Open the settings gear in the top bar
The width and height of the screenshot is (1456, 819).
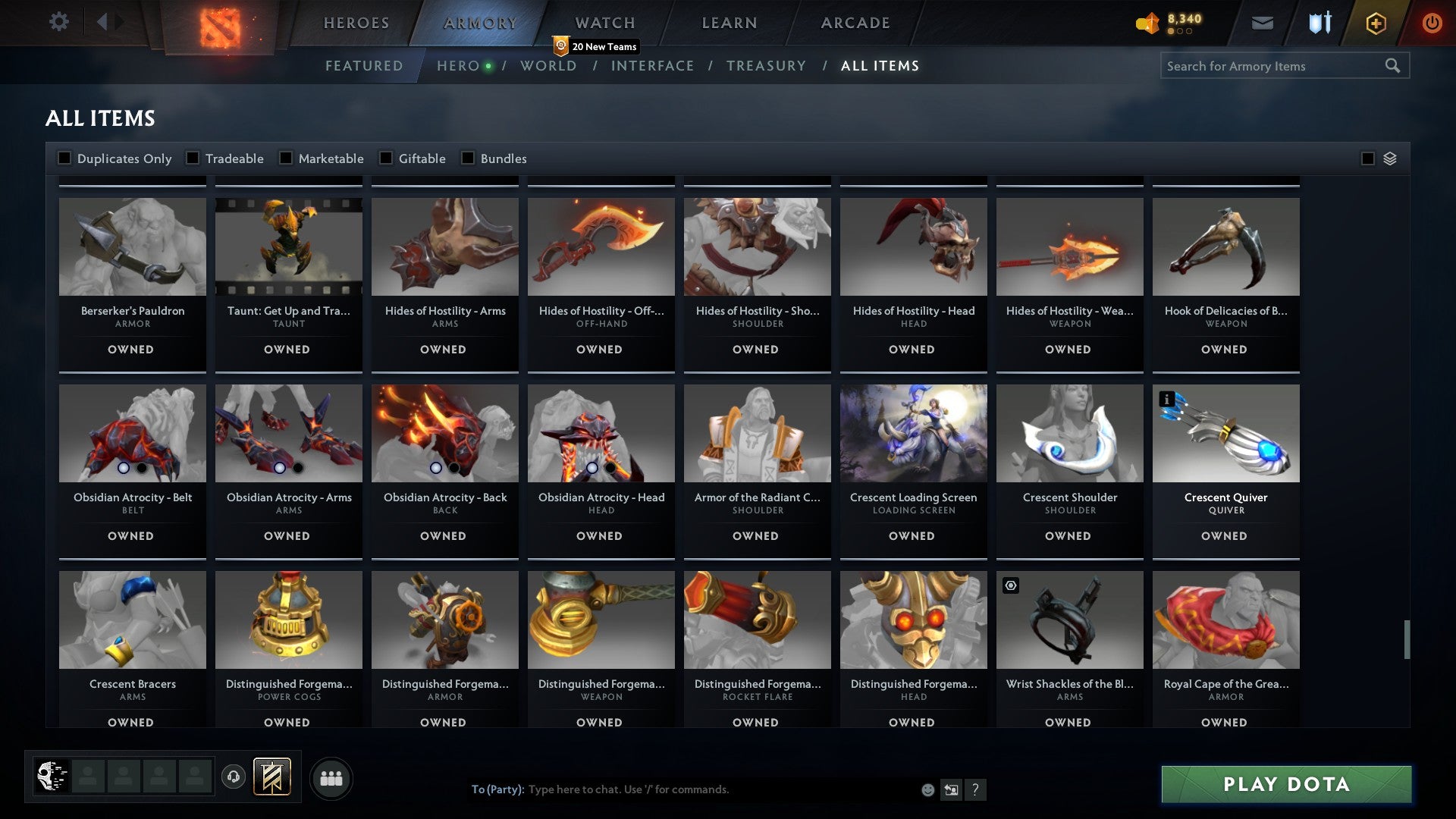click(x=59, y=22)
